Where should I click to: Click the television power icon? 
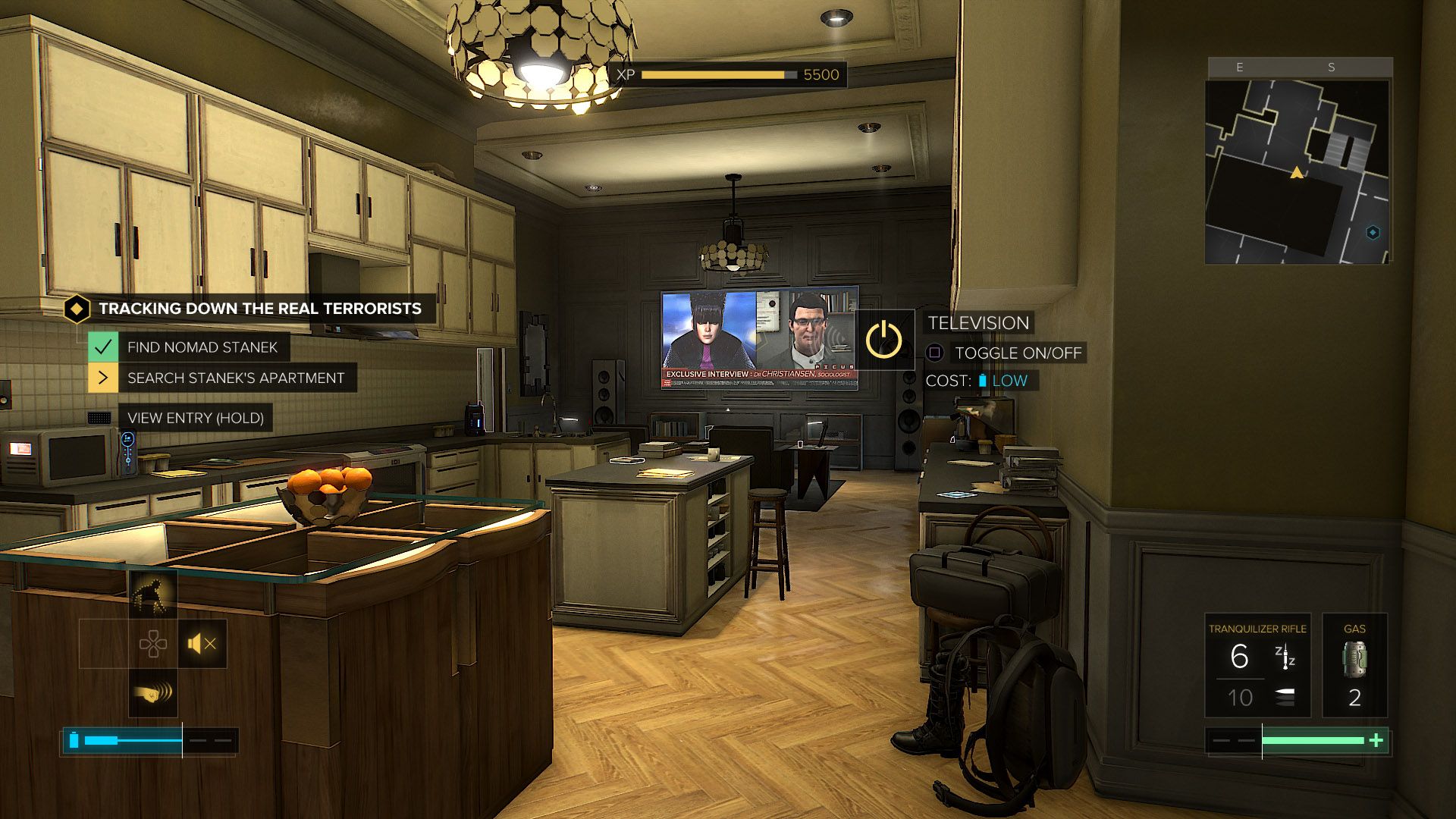(884, 339)
